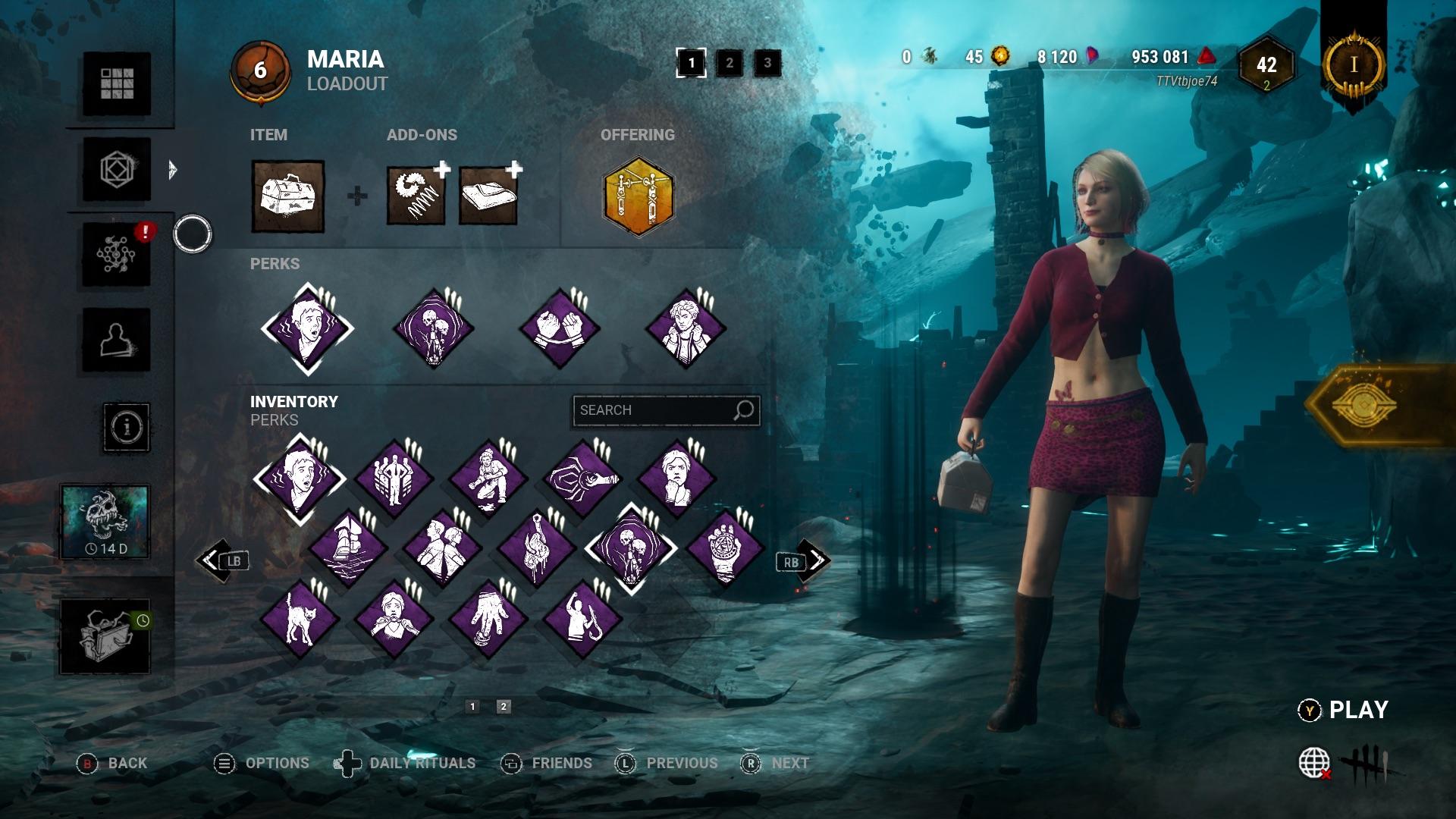The image size is (1456, 819).
Task: Choose the white cat perk in inventory
Action: click(300, 619)
